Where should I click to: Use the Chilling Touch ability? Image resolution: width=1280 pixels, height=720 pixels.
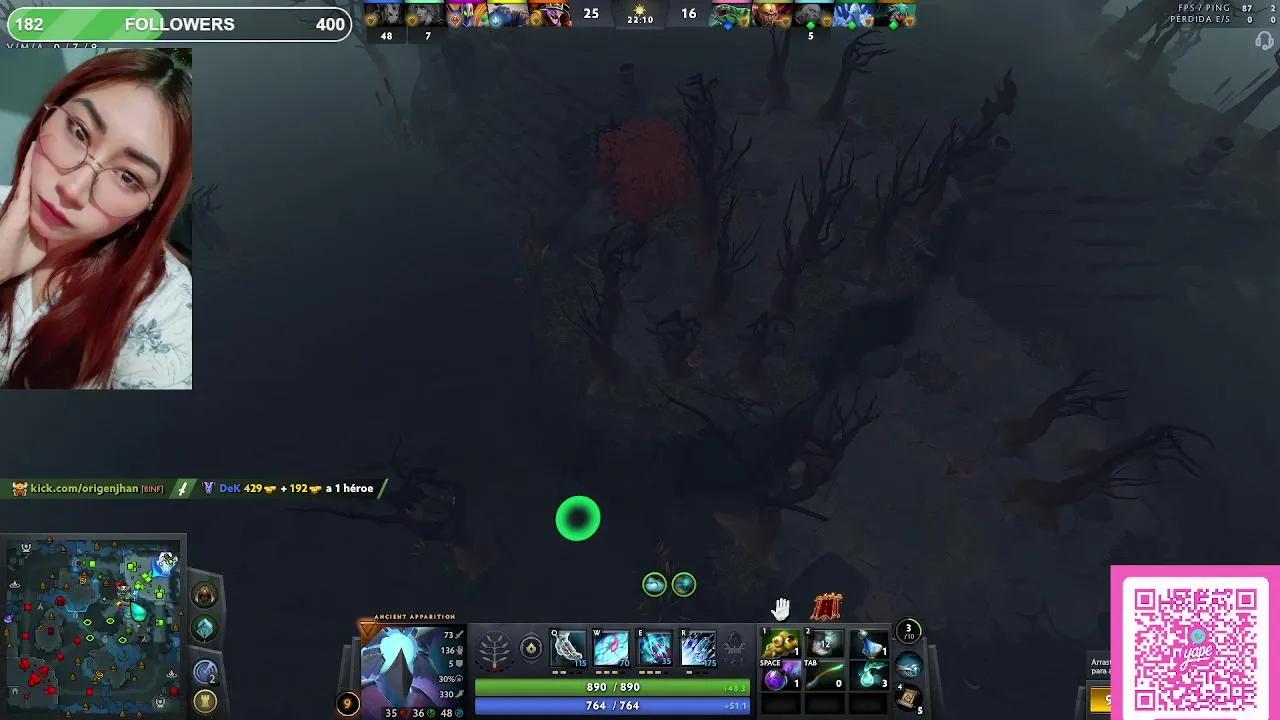655,649
